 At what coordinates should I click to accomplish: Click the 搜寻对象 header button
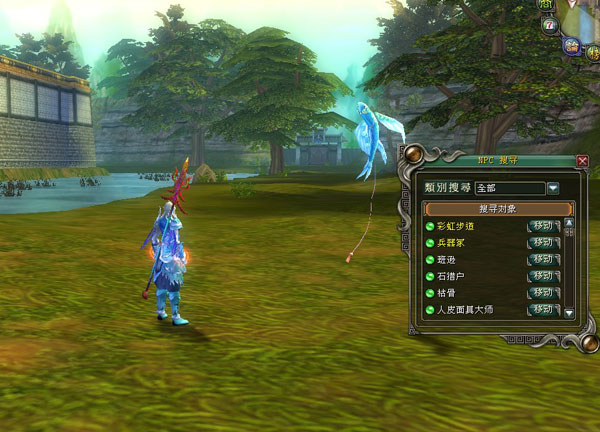coord(498,209)
